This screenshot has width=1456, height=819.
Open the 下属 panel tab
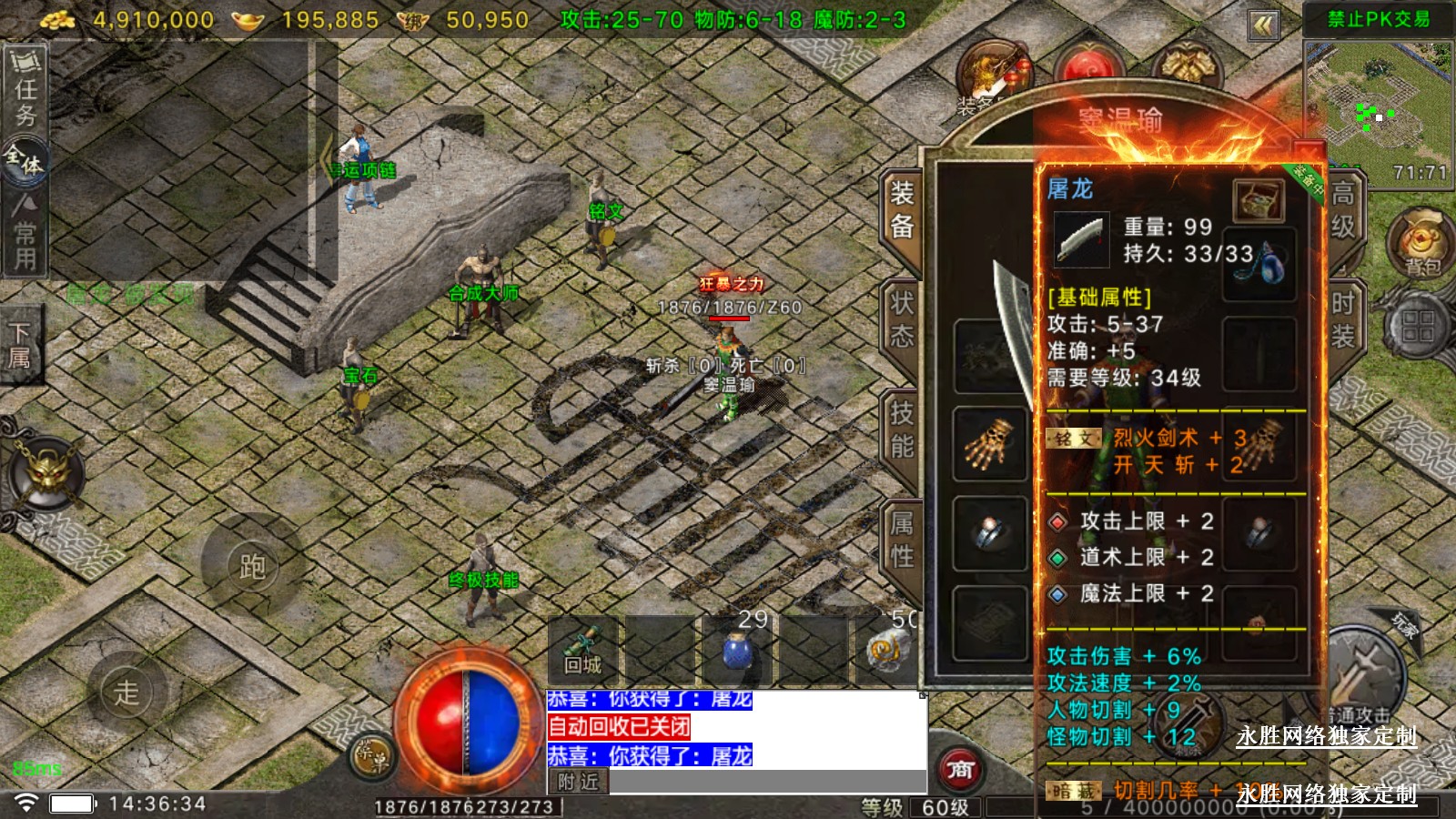coord(20,346)
